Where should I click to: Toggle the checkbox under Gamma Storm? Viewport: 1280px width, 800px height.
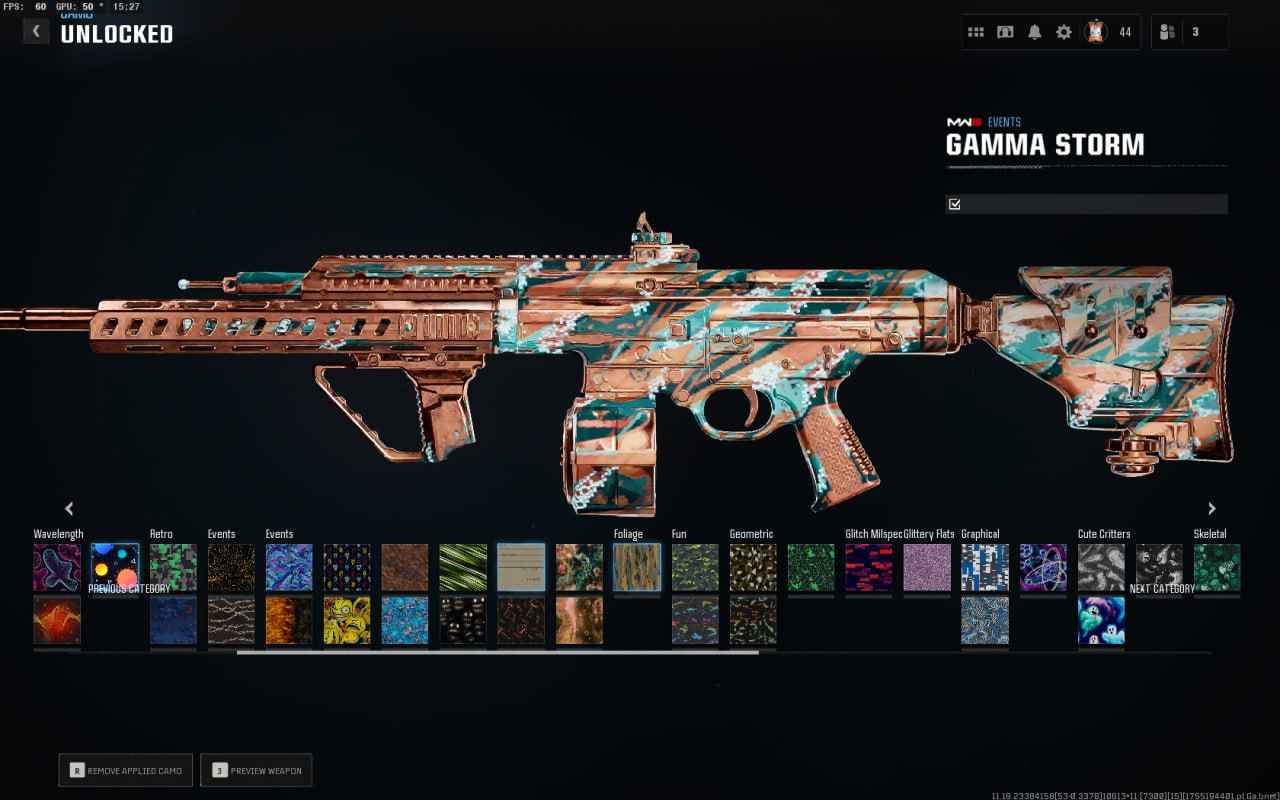tap(954, 204)
